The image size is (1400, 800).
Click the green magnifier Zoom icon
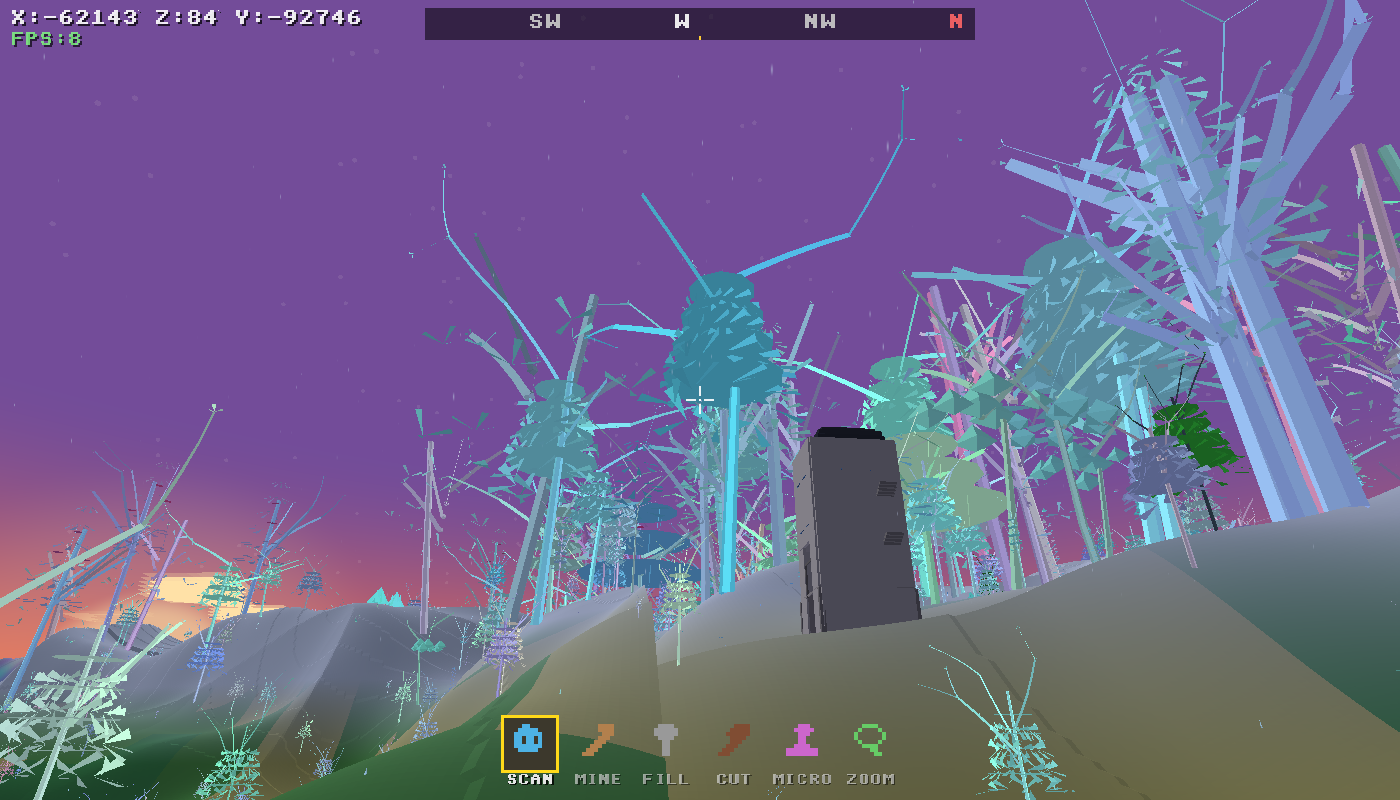(x=868, y=740)
